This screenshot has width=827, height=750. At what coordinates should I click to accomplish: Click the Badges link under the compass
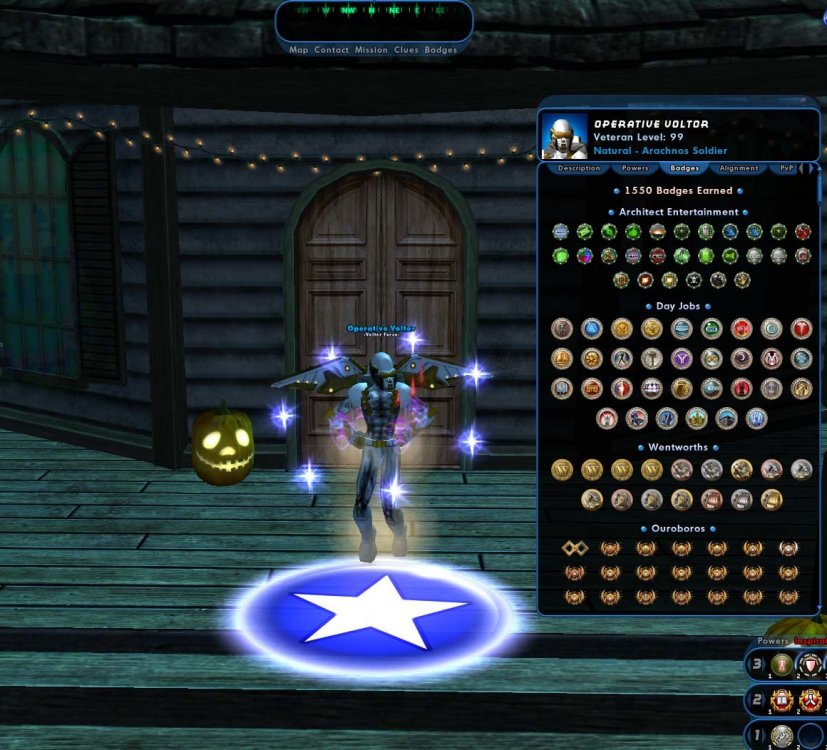(441, 50)
